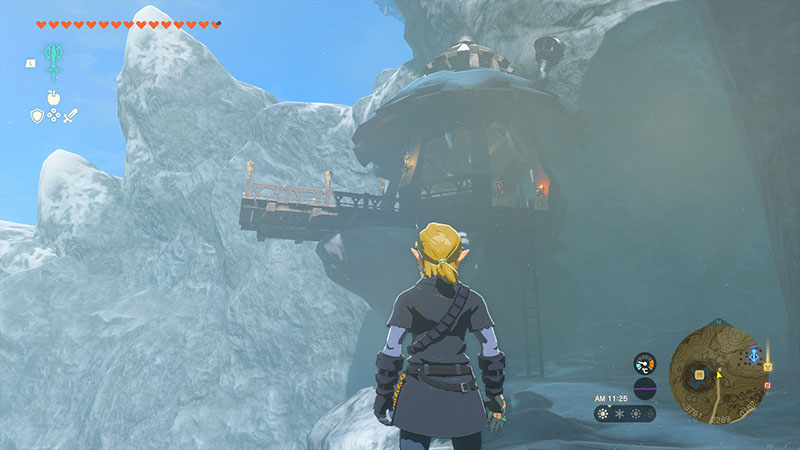Click the yellow lab marker in minimap center
800x450 pixels.
coord(699,374)
